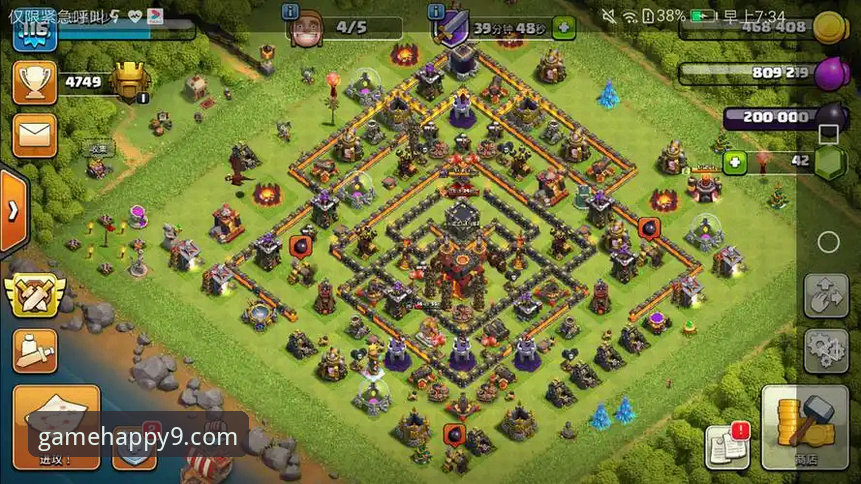Screen dimensions: 861x484
Task: Open the trophy leaderboard button
Action: point(34,82)
